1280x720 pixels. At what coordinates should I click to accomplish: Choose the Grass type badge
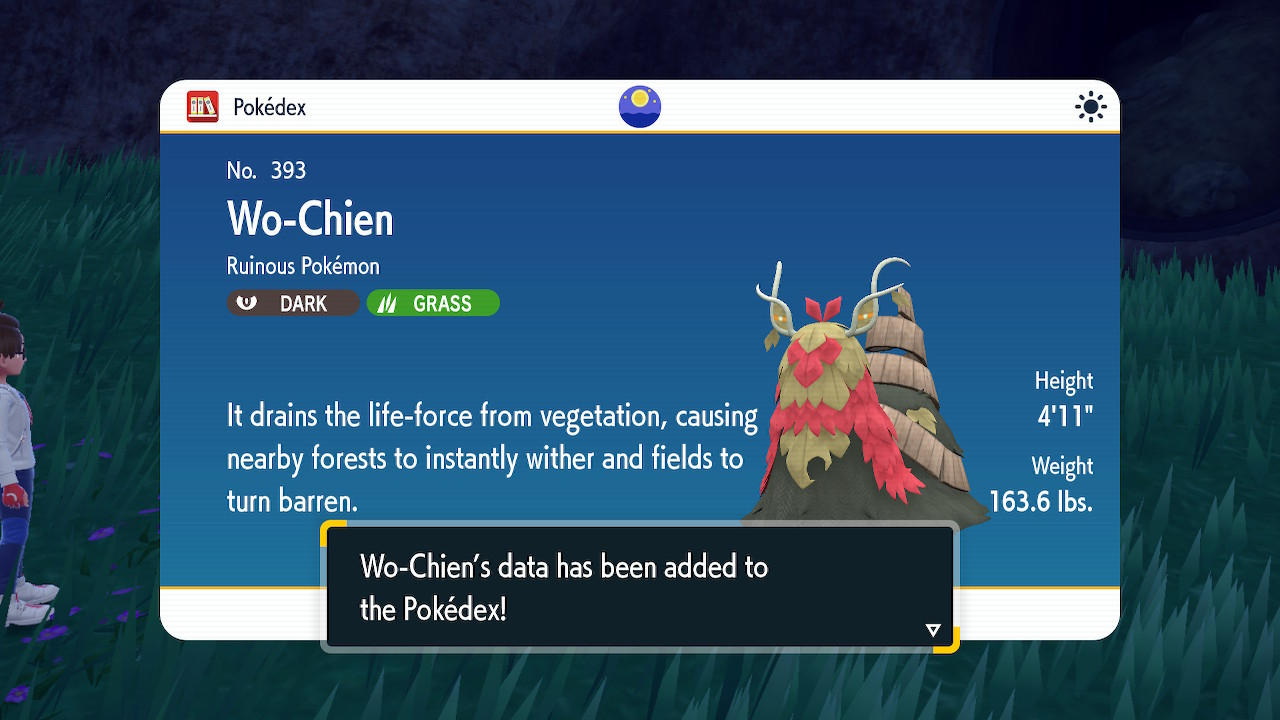tap(433, 303)
